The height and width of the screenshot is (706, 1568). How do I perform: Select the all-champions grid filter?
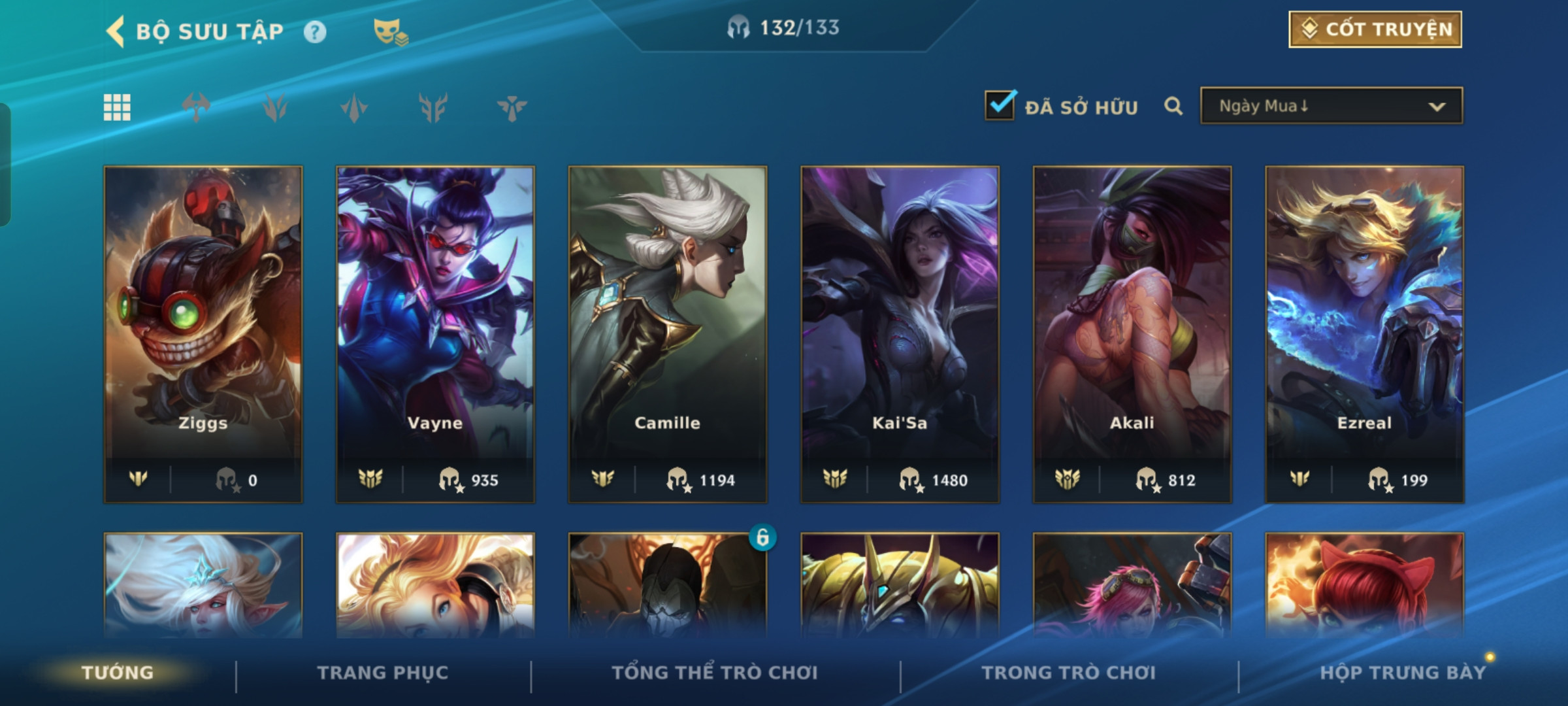[117, 107]
